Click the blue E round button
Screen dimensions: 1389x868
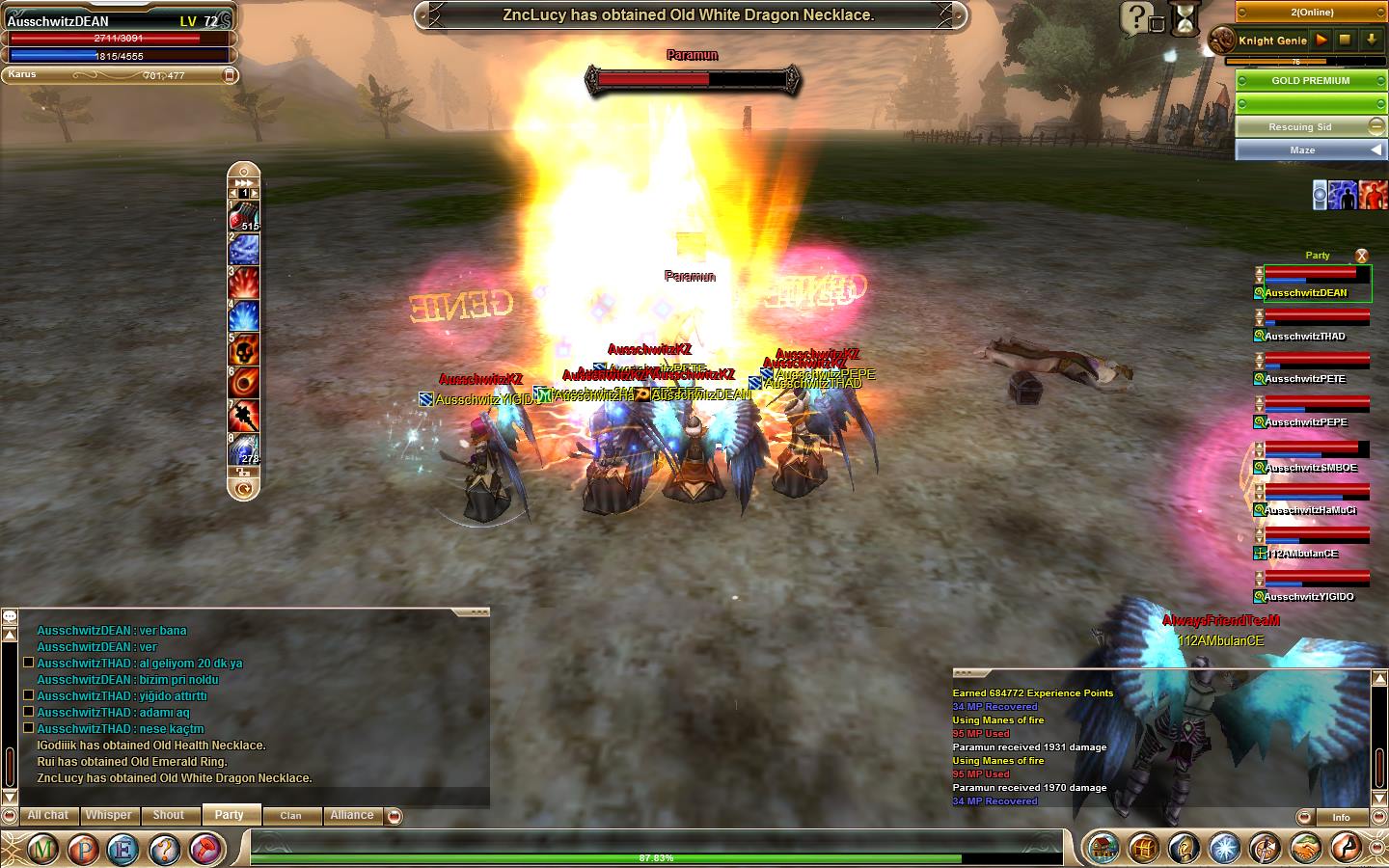click(124, 850)
